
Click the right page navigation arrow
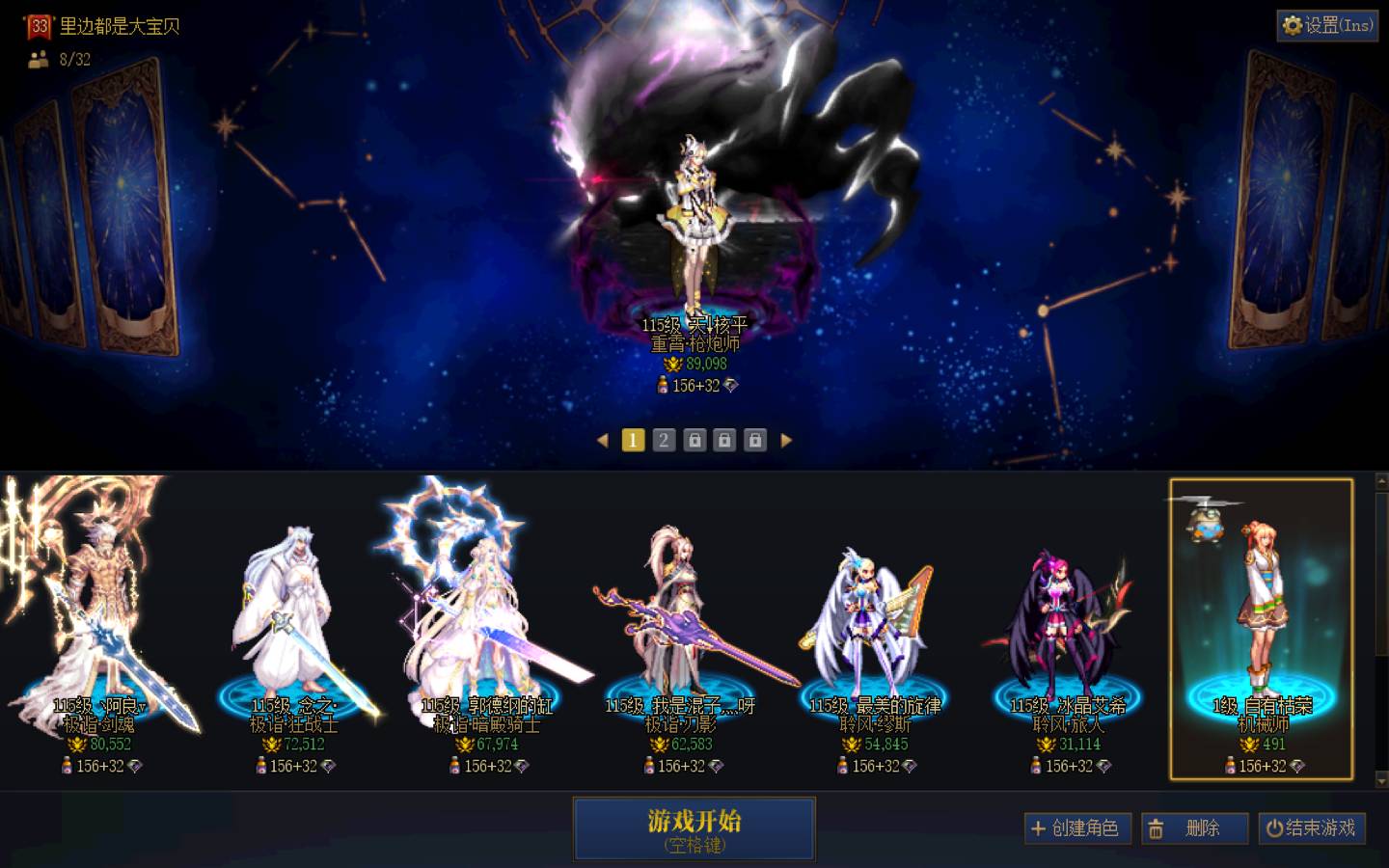click(787, 440)
